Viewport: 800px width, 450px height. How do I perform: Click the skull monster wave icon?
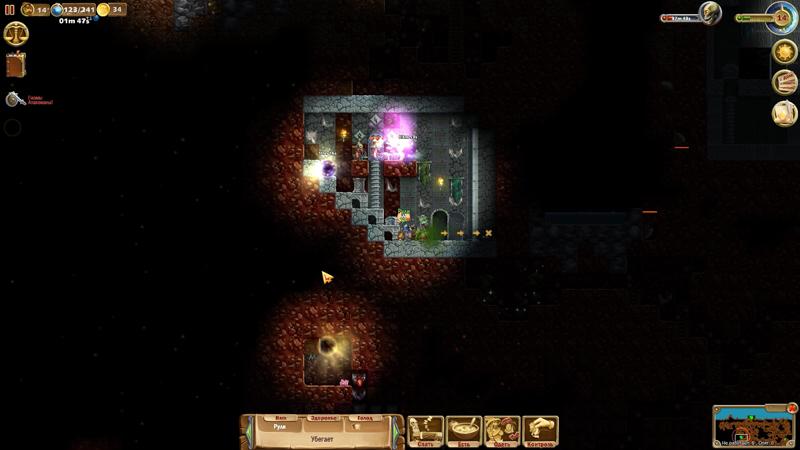point(710,13)
